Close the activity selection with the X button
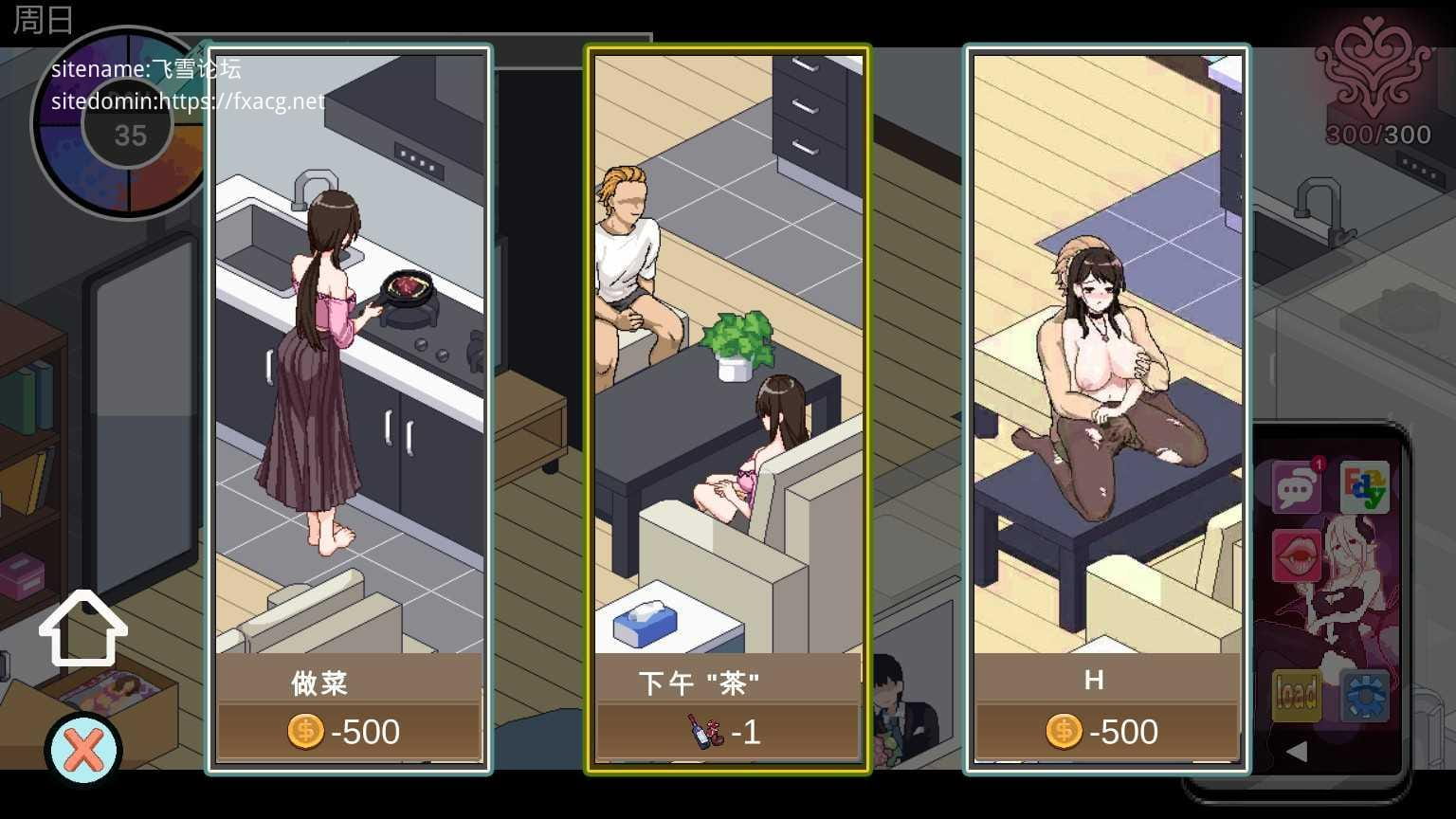 coord(83,750)
